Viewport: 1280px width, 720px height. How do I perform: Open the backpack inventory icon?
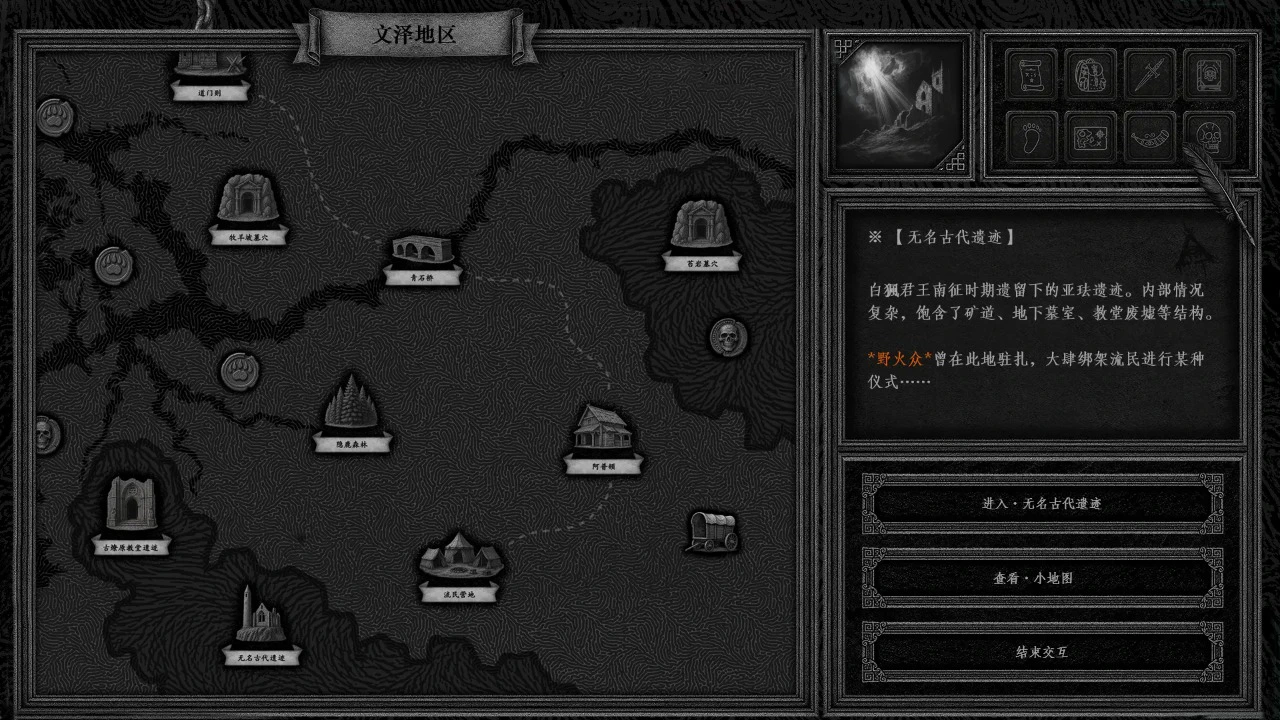1089,75
